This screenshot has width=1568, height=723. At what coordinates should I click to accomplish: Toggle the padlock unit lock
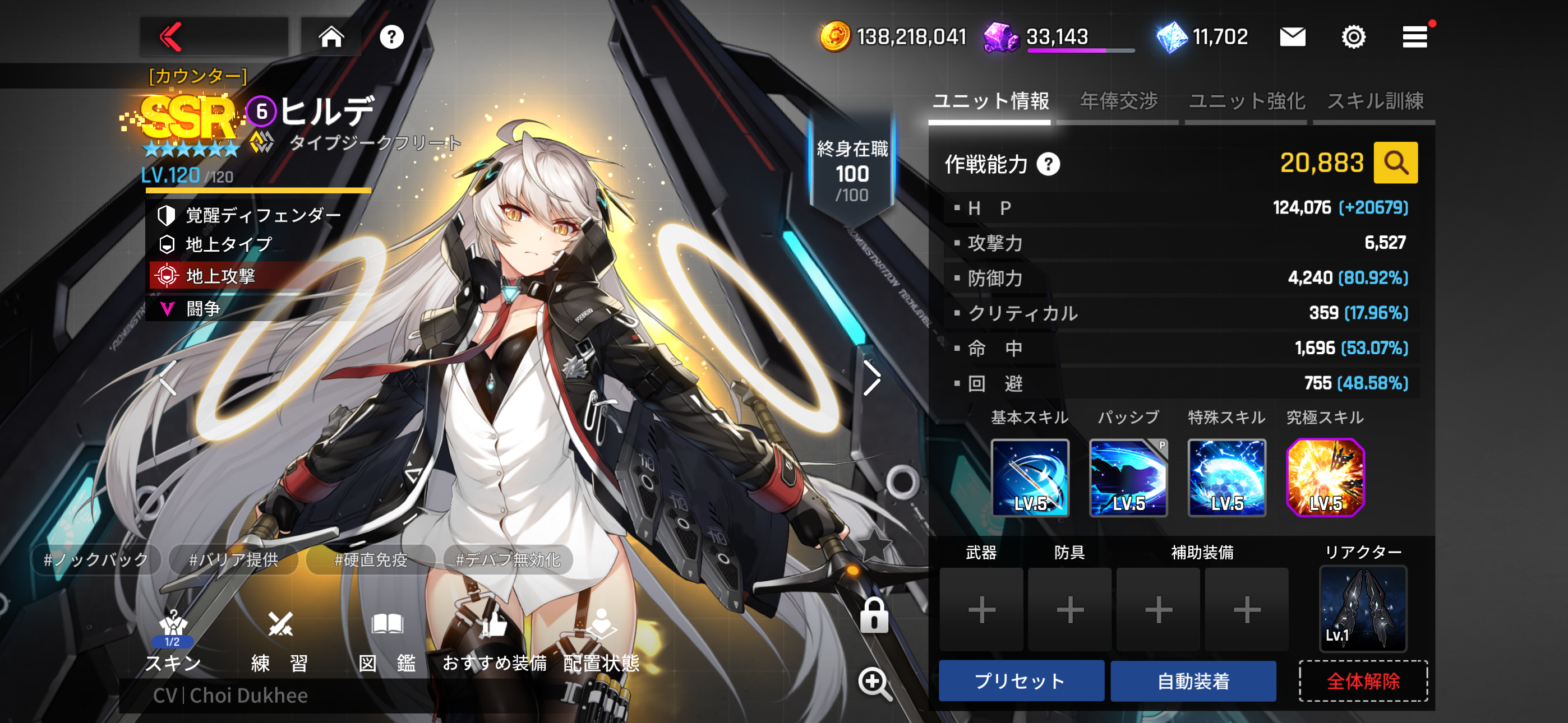tap(874, 615)
